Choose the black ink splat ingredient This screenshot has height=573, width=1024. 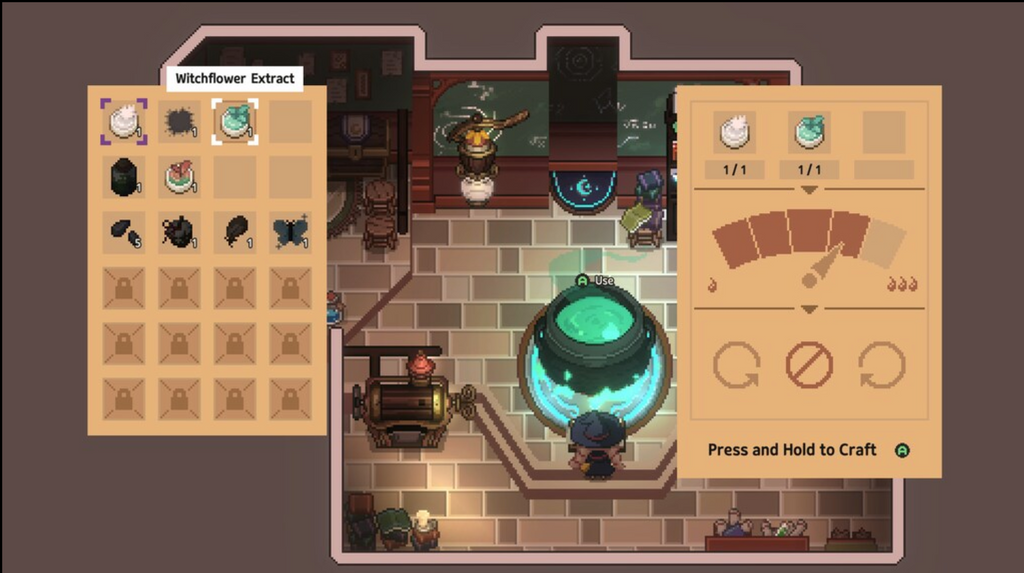point(180,121)
